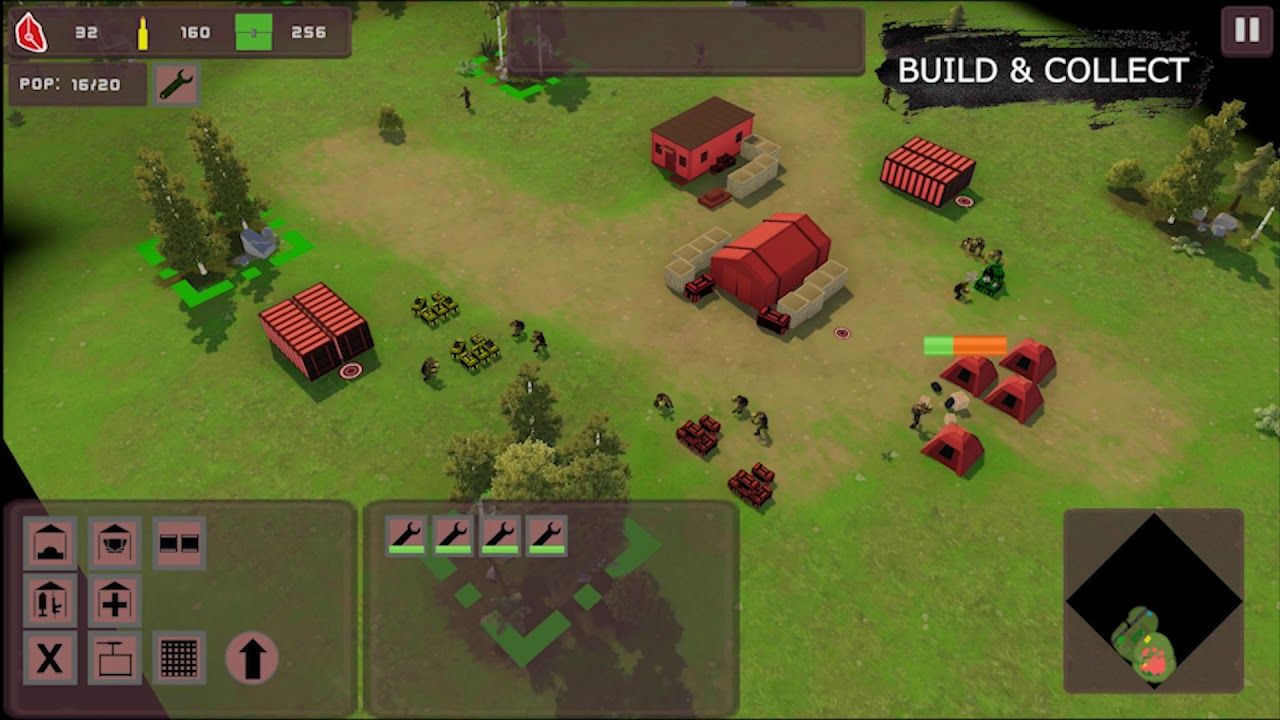Select the medical cross building icon
Viewport: 1280px width, 720px height.
click(115, 600)
